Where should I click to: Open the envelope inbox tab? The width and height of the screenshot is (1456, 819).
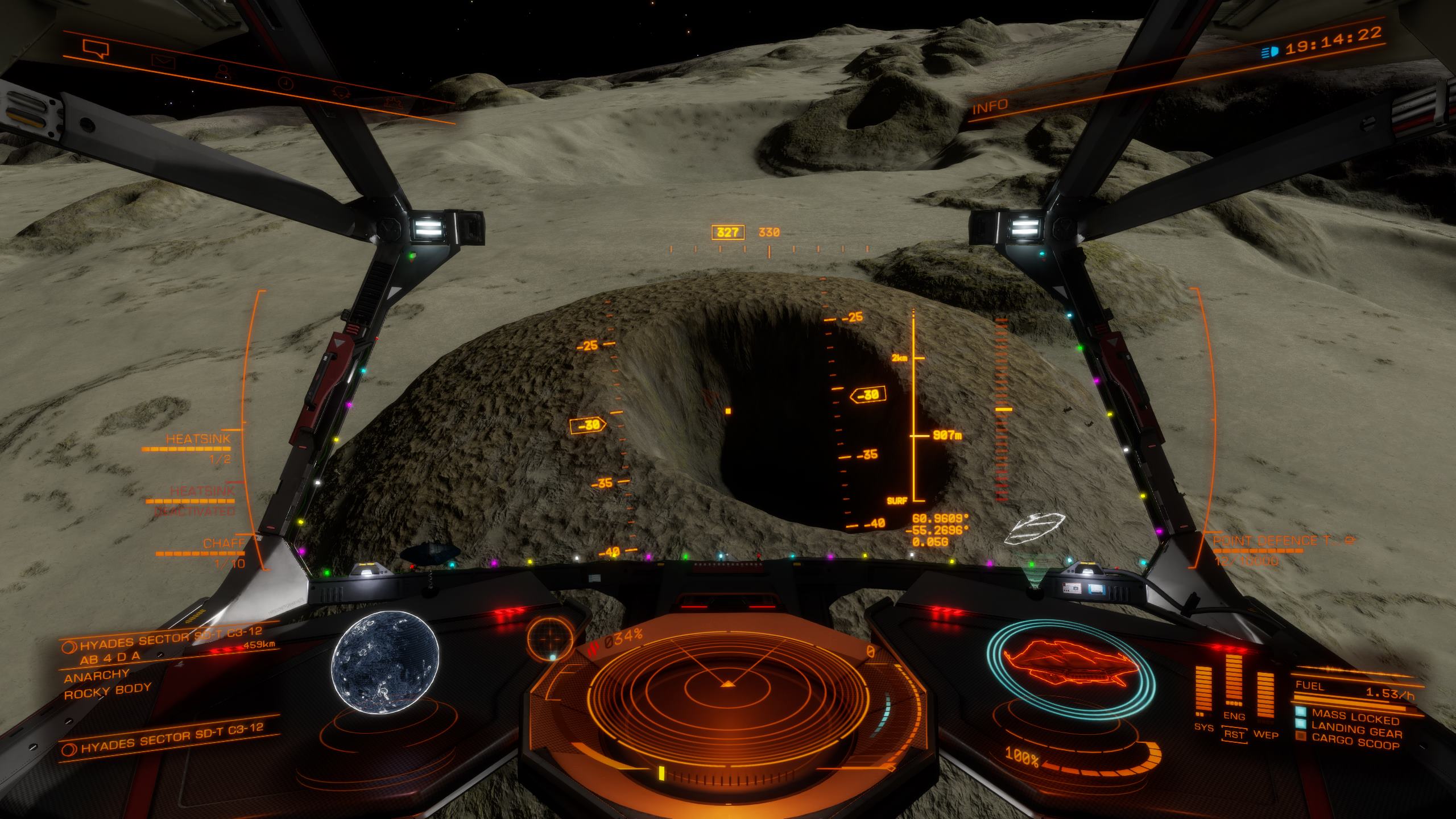(x=164, y=61)
